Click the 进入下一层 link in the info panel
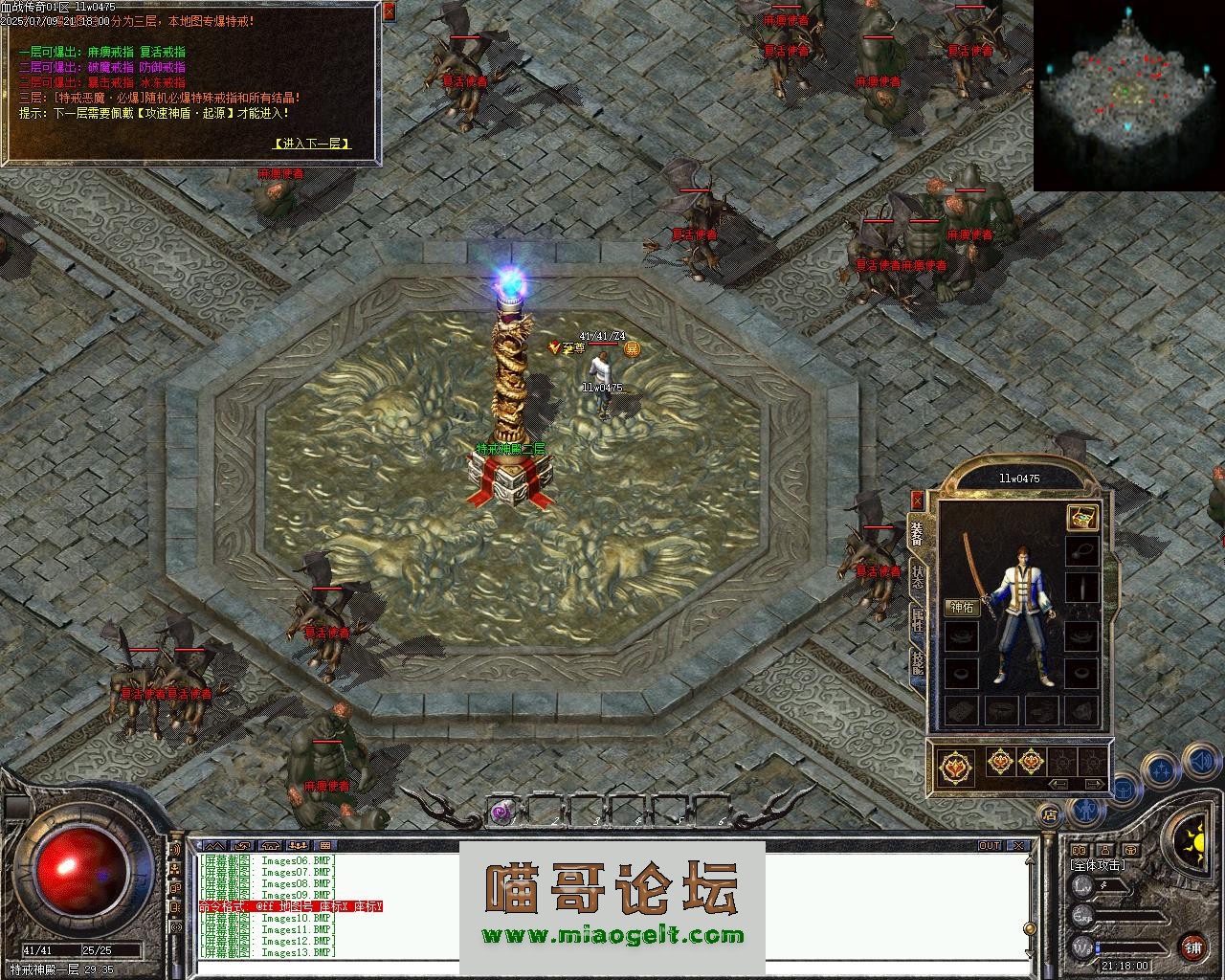 pyautogui.click(x=311, y=144)
